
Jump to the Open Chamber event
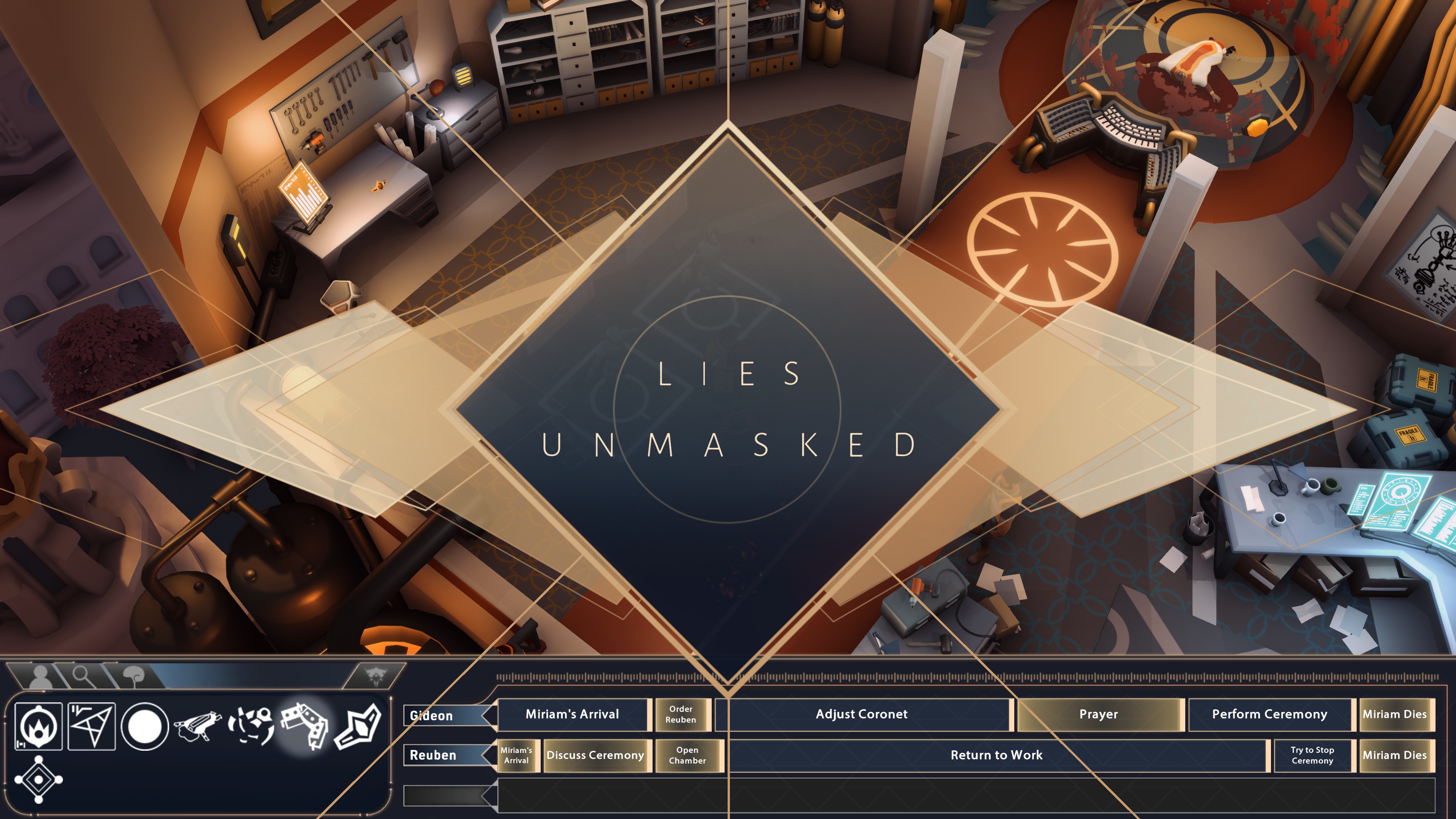[x=687, y=755]
